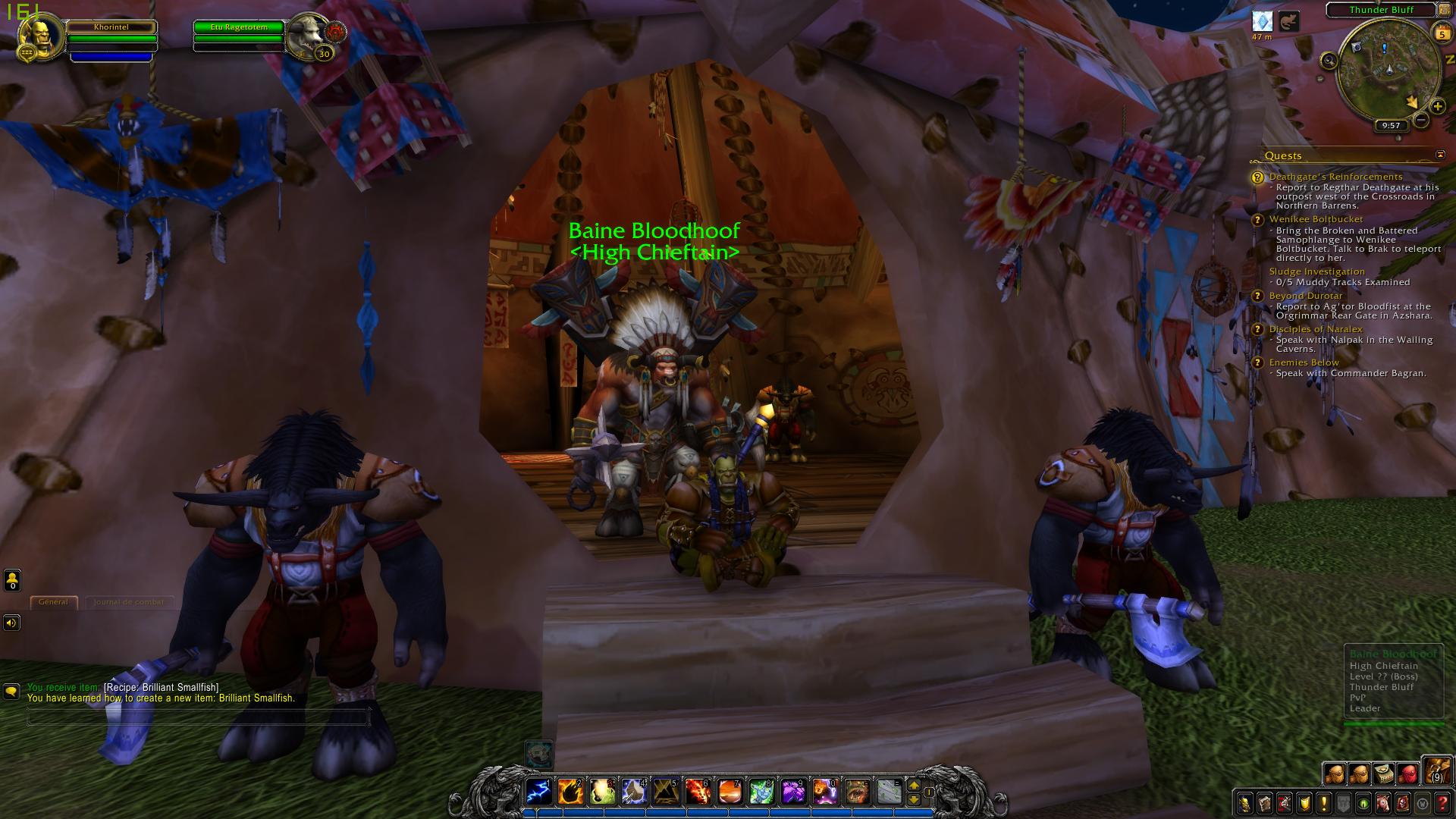Image resolution: width=1456 pixels, height=819 pixels.
Task: Open the calendar button showing day 5
Action: point(1441,33)
